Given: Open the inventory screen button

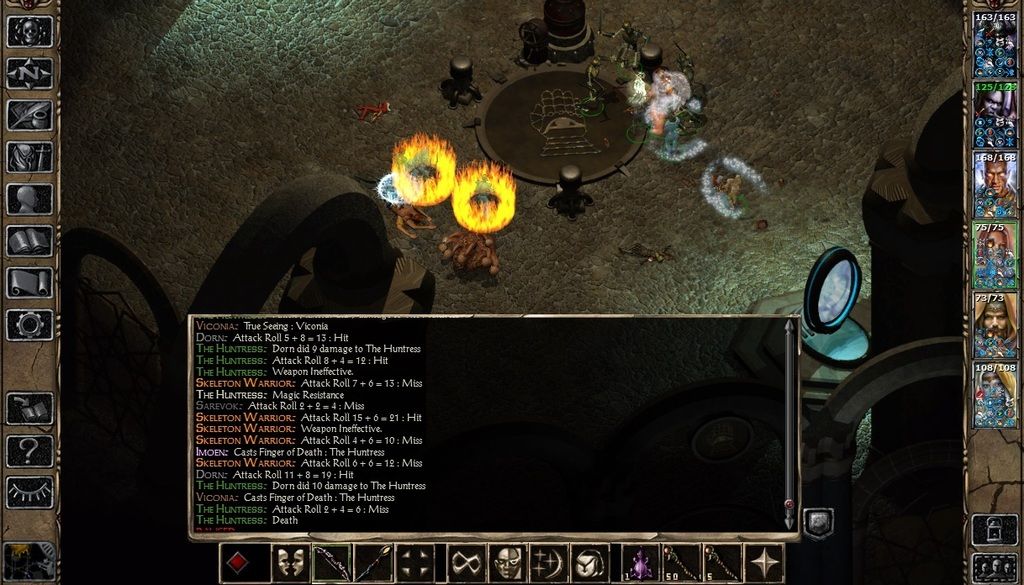Looking at the screenshot, I should (x=30, y=157).
